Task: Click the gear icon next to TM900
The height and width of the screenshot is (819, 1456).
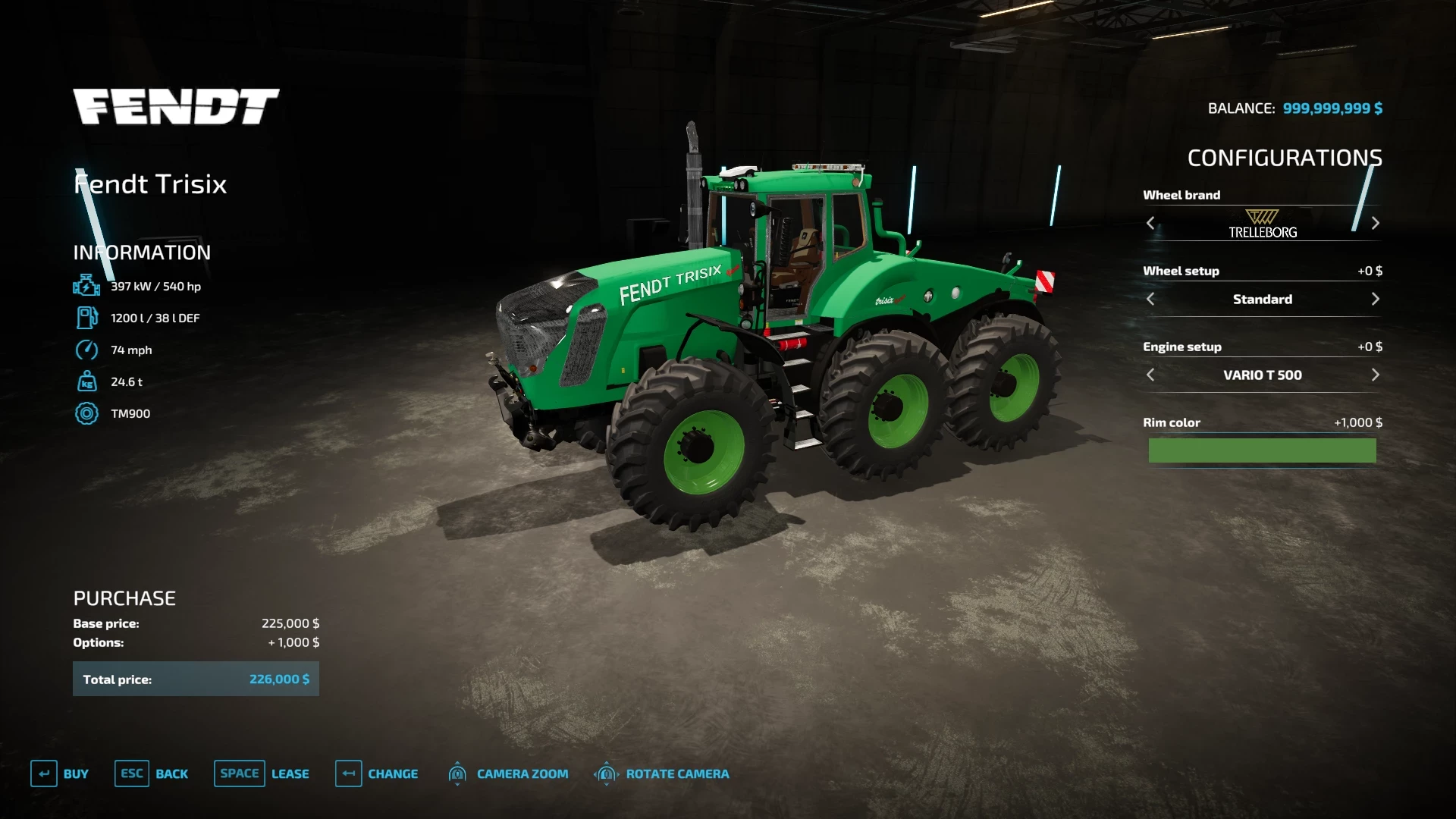Action: (86, 413)
